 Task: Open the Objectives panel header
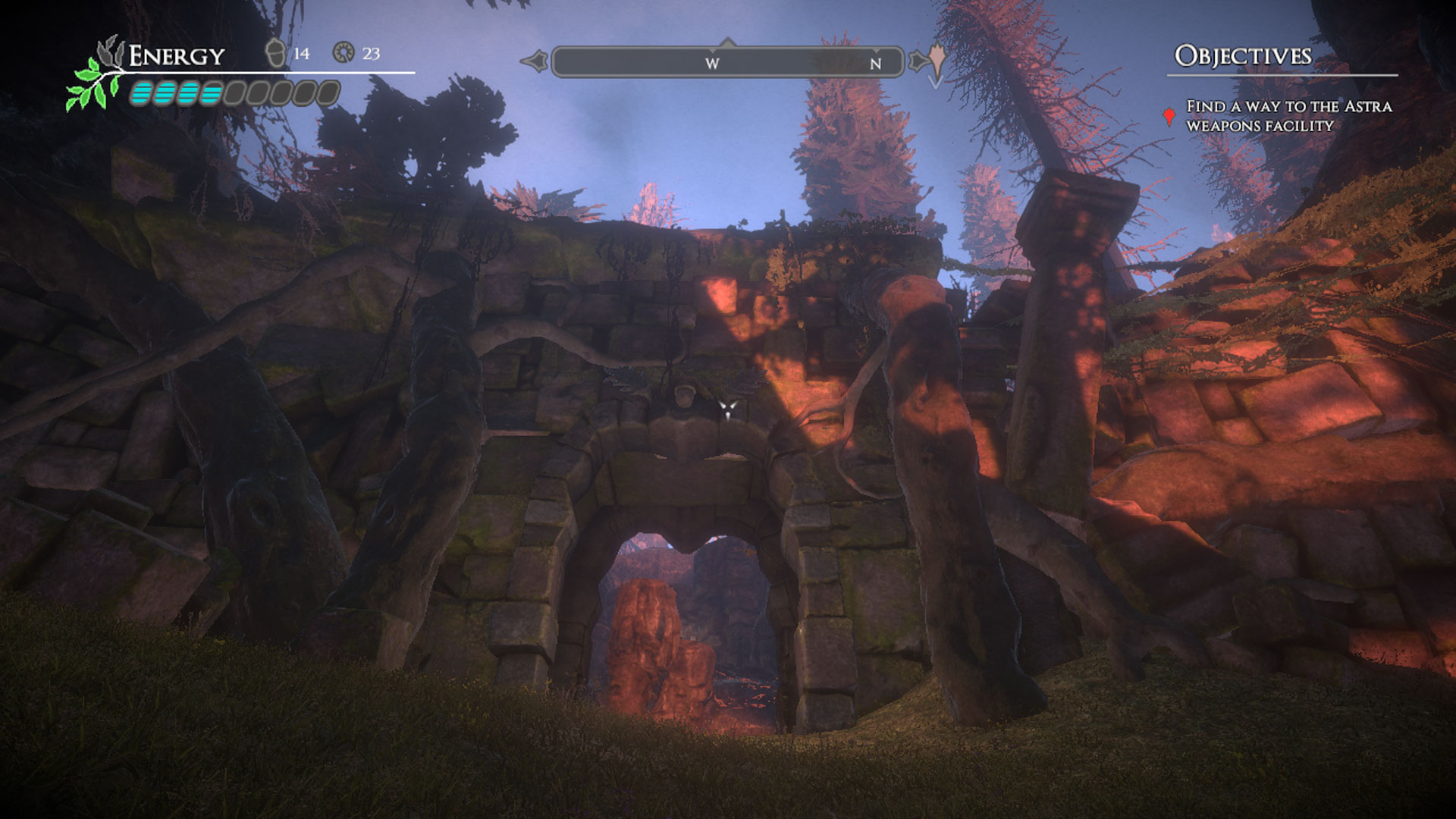point(1242,56)
